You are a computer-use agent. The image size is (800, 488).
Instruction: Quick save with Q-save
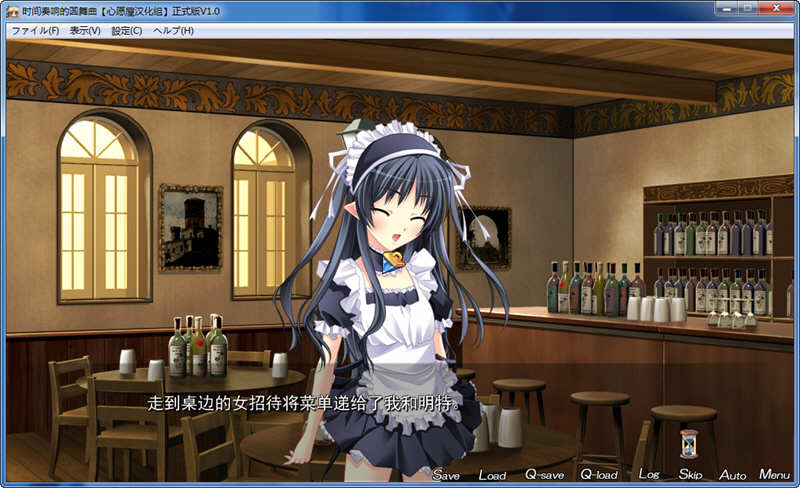point(545,475)
